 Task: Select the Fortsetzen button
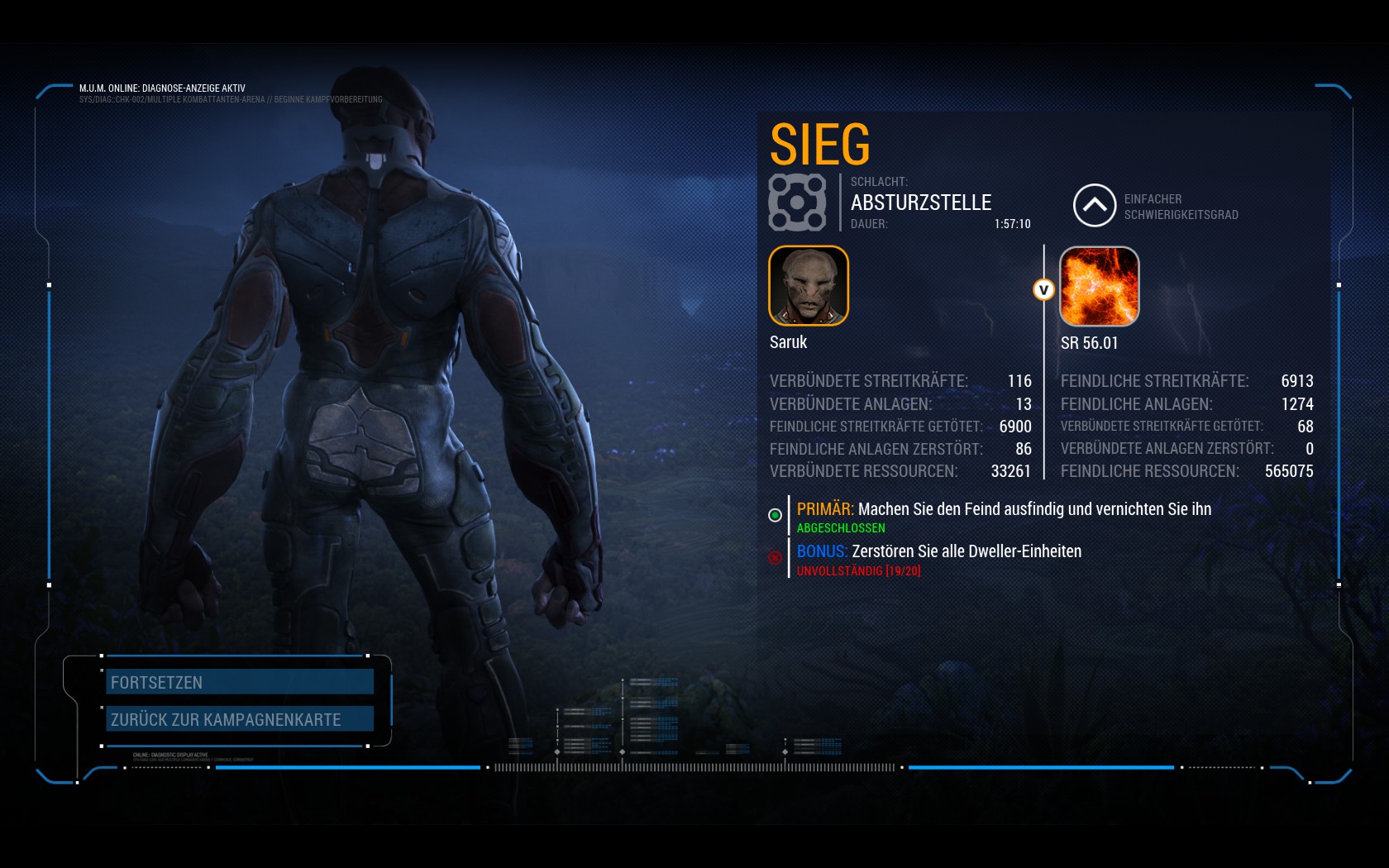(x=240, y=682)
